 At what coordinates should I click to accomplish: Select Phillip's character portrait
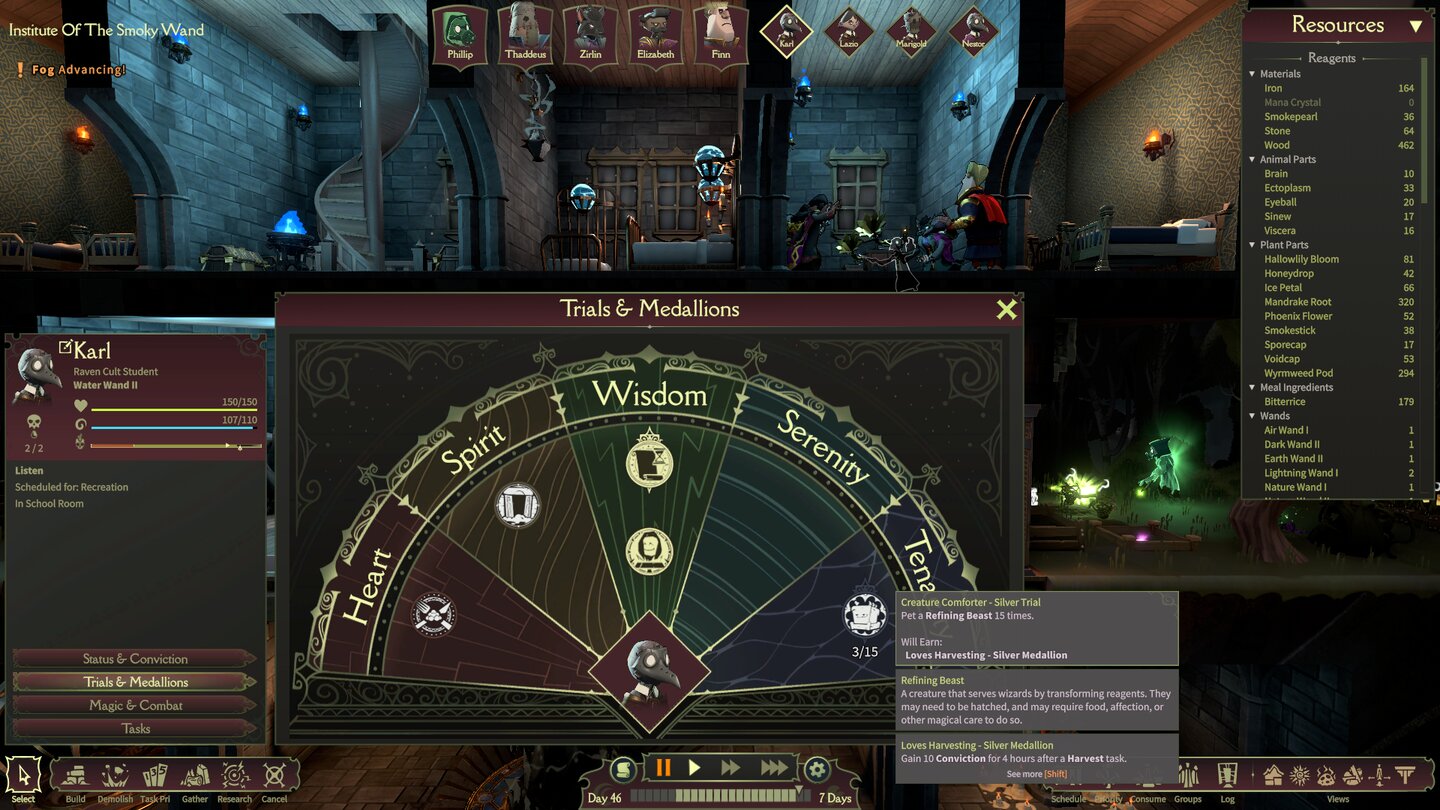458,30
